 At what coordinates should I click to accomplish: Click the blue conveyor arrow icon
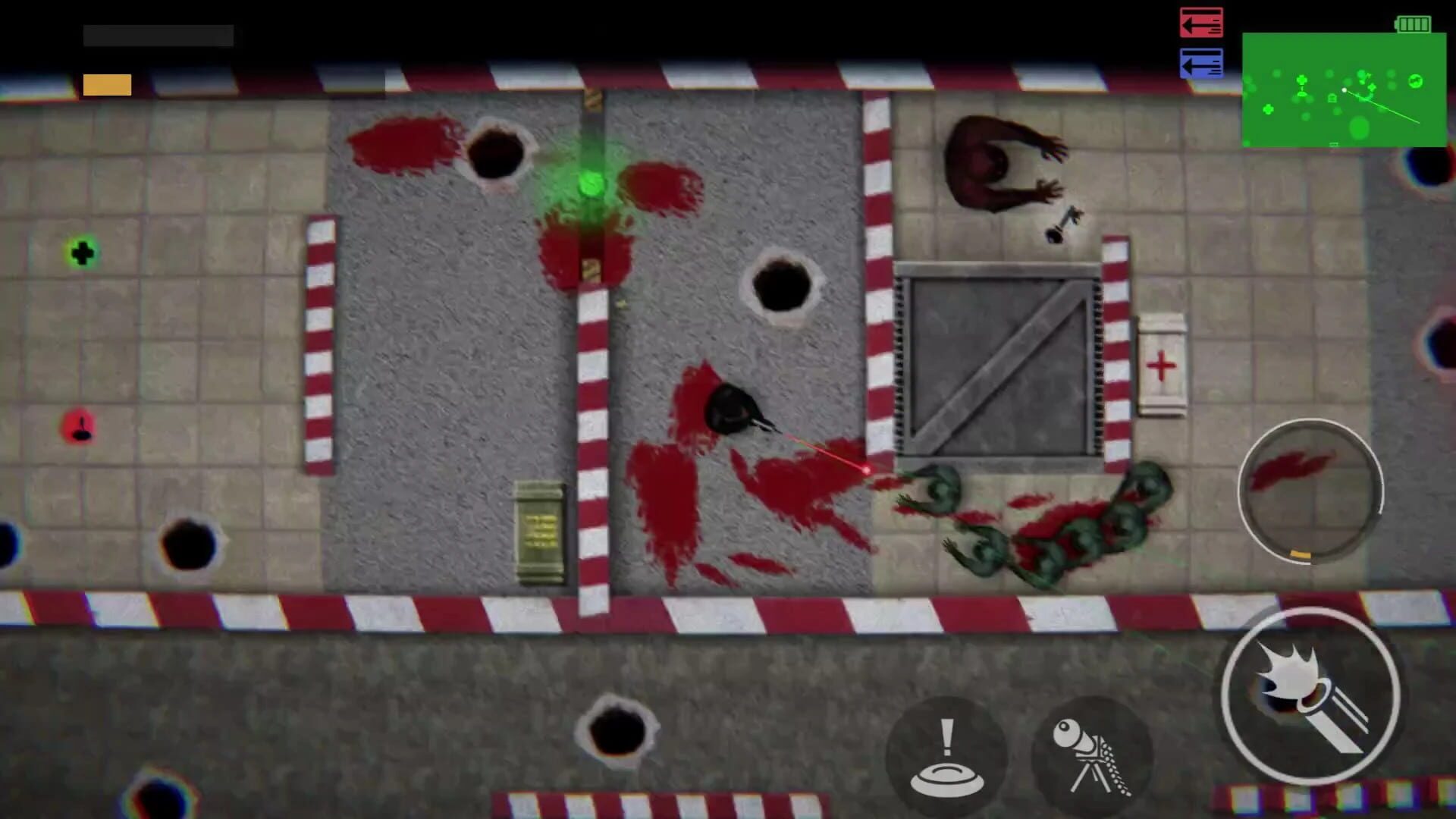pyautogui.click(x=1200, y=64)
